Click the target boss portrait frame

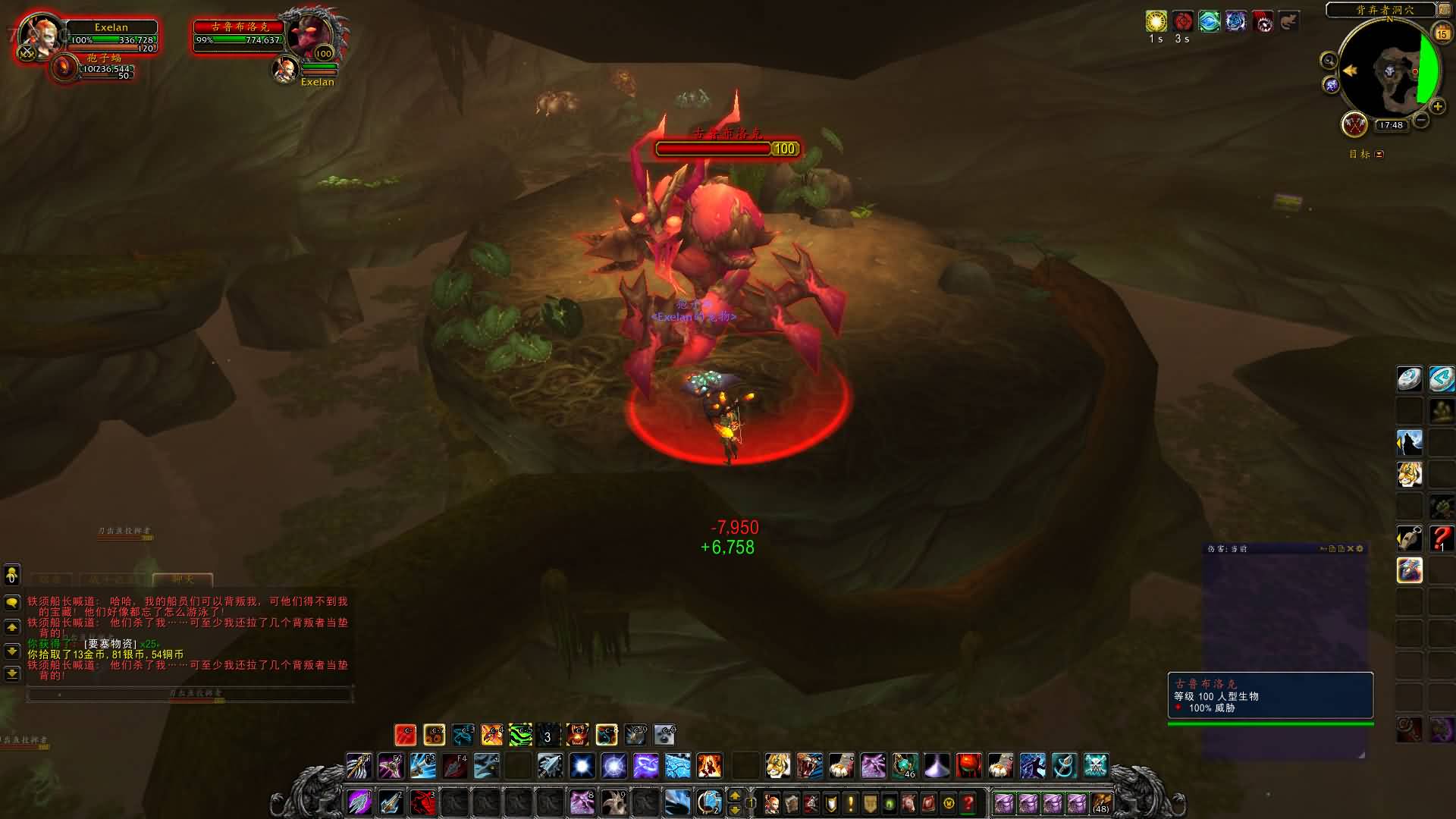tap(309, 35)
